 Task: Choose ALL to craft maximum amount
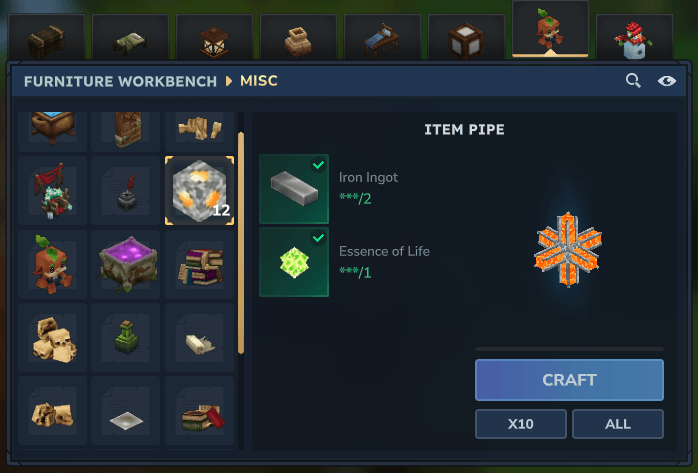(617, 424)
